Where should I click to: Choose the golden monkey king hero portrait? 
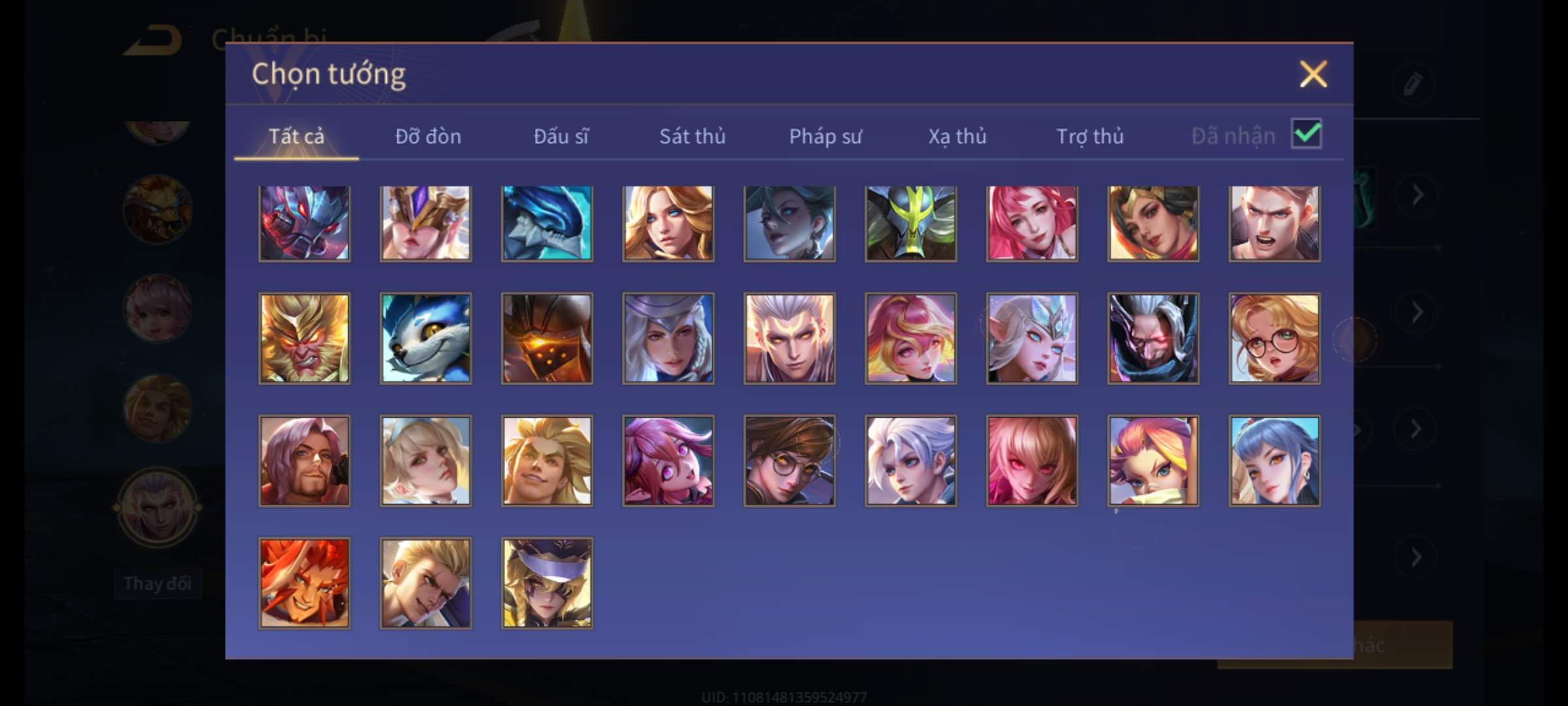click(304, 338)
